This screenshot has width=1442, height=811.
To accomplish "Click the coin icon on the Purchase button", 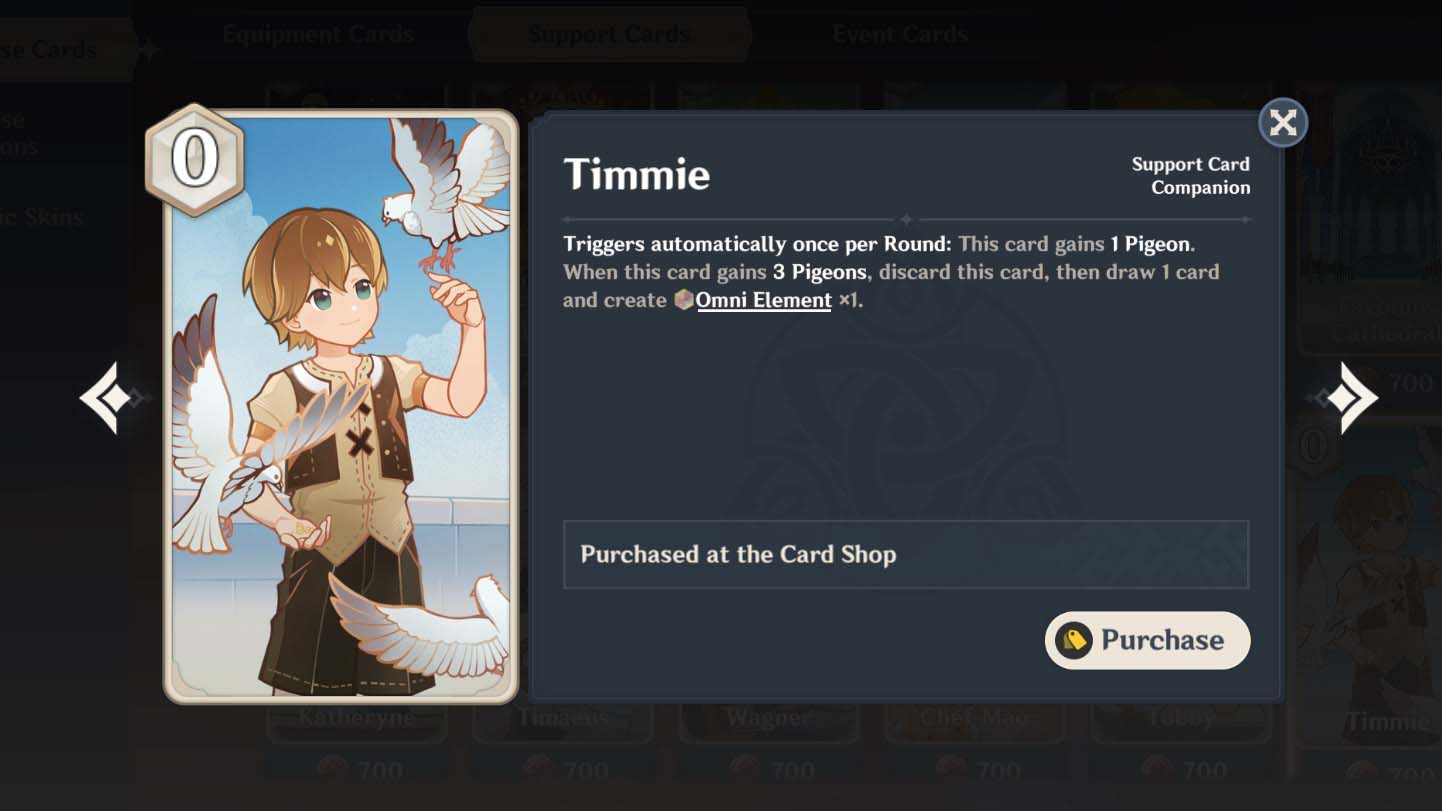I will [x=1072, y=640].
